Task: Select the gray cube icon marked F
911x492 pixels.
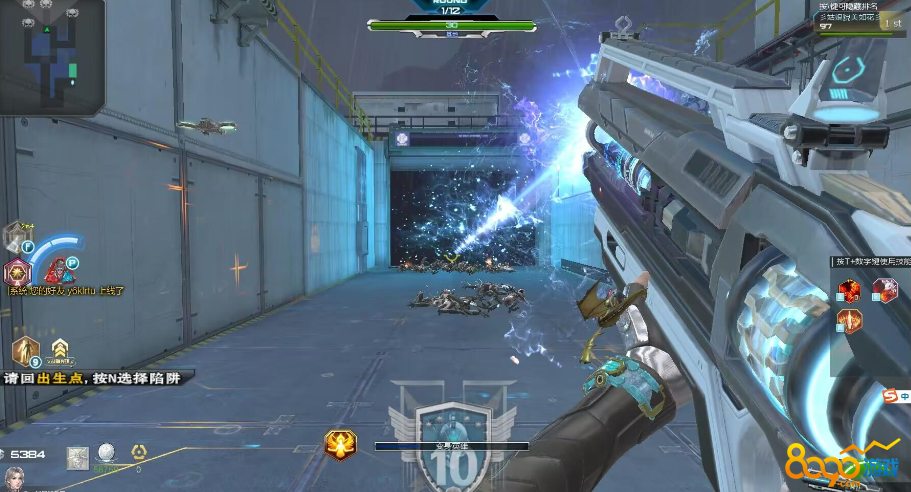Action: pyautogui.click(x=16, y=237)
